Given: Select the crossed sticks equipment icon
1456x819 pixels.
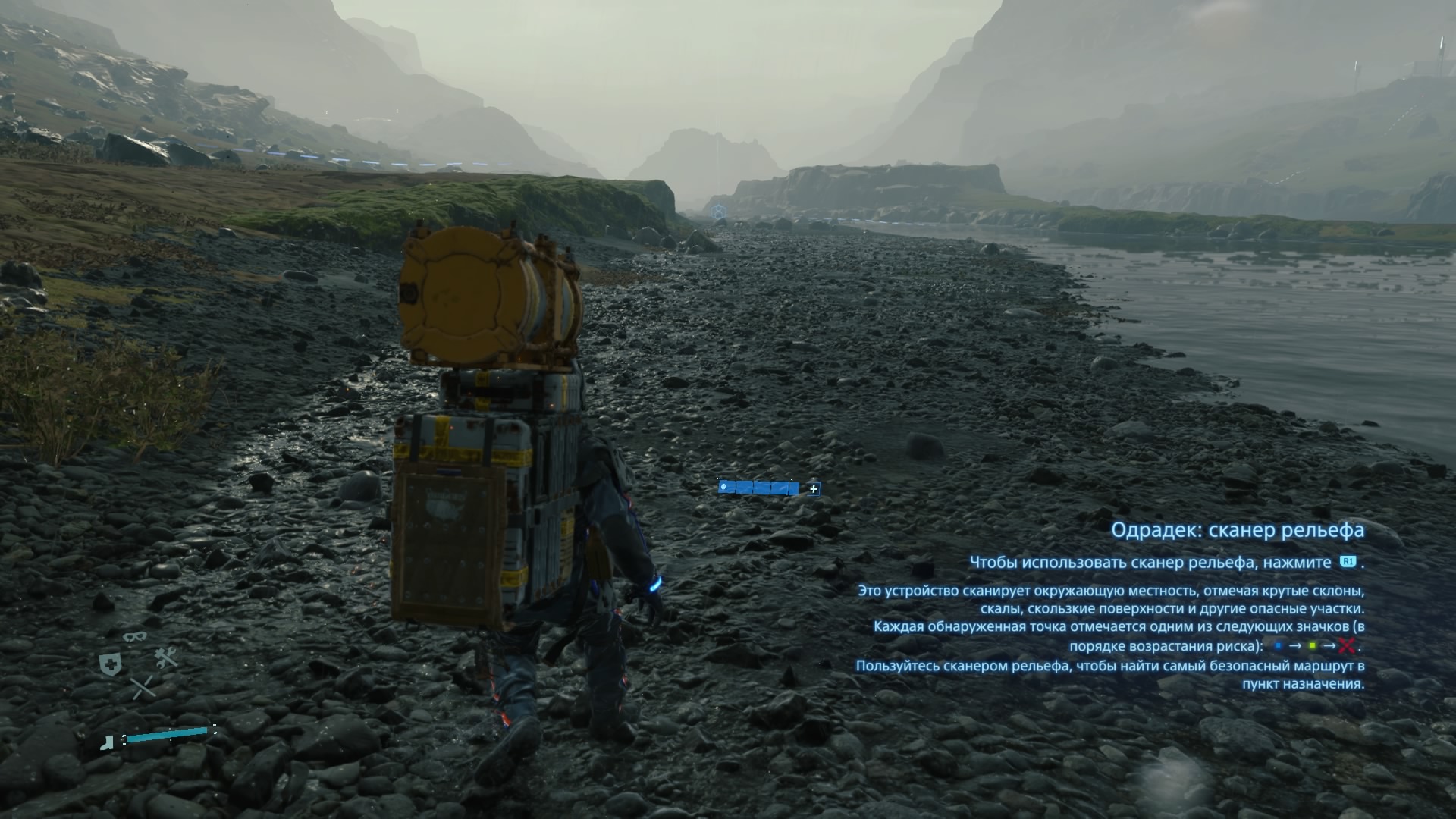Looking at the screenshot, I should 143,689.
